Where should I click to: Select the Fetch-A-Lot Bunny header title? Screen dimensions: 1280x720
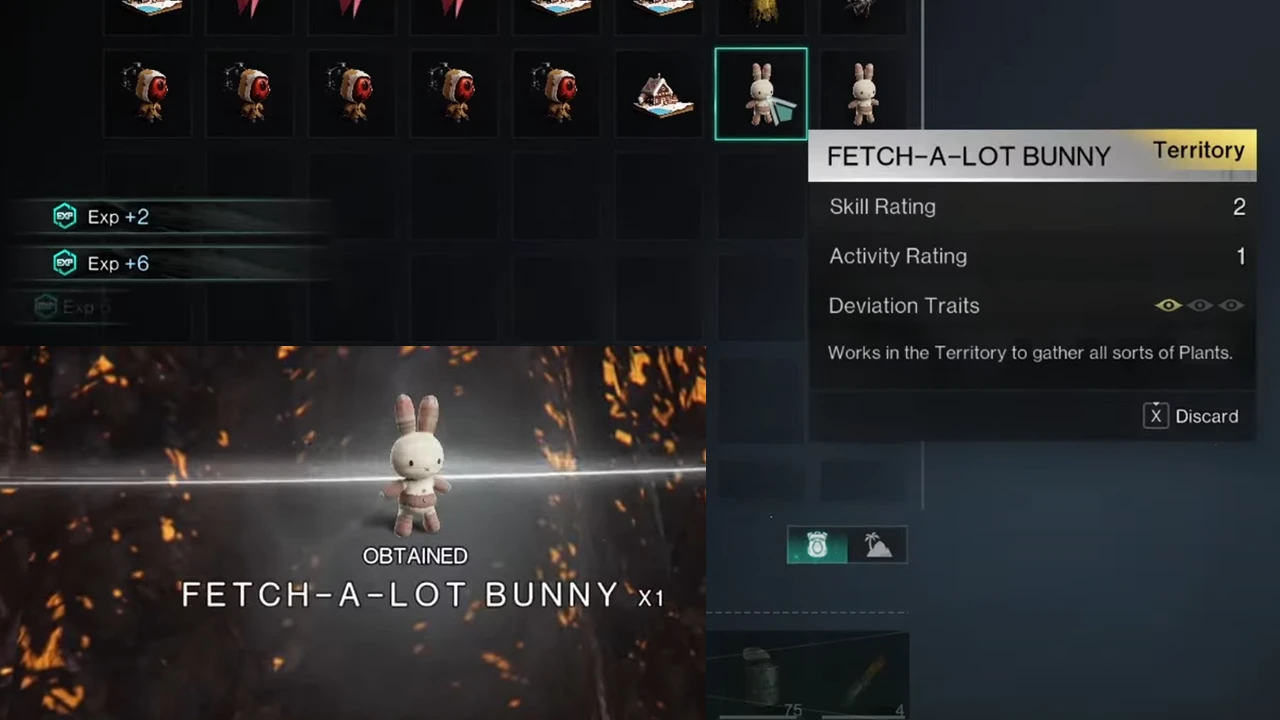pyautogui.click(x=968, y=156)
